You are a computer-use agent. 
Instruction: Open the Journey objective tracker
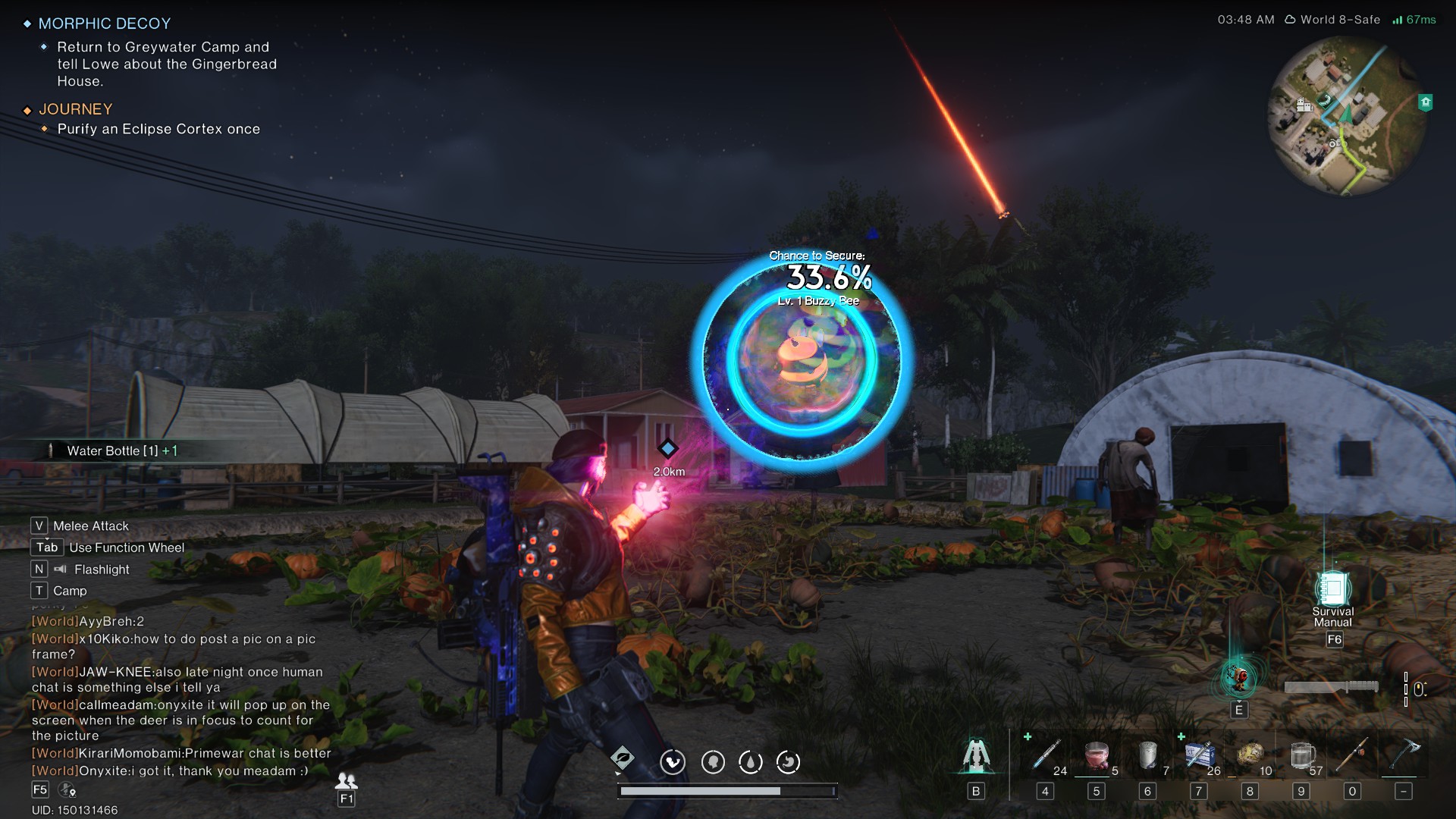click(x=76, y=109)
